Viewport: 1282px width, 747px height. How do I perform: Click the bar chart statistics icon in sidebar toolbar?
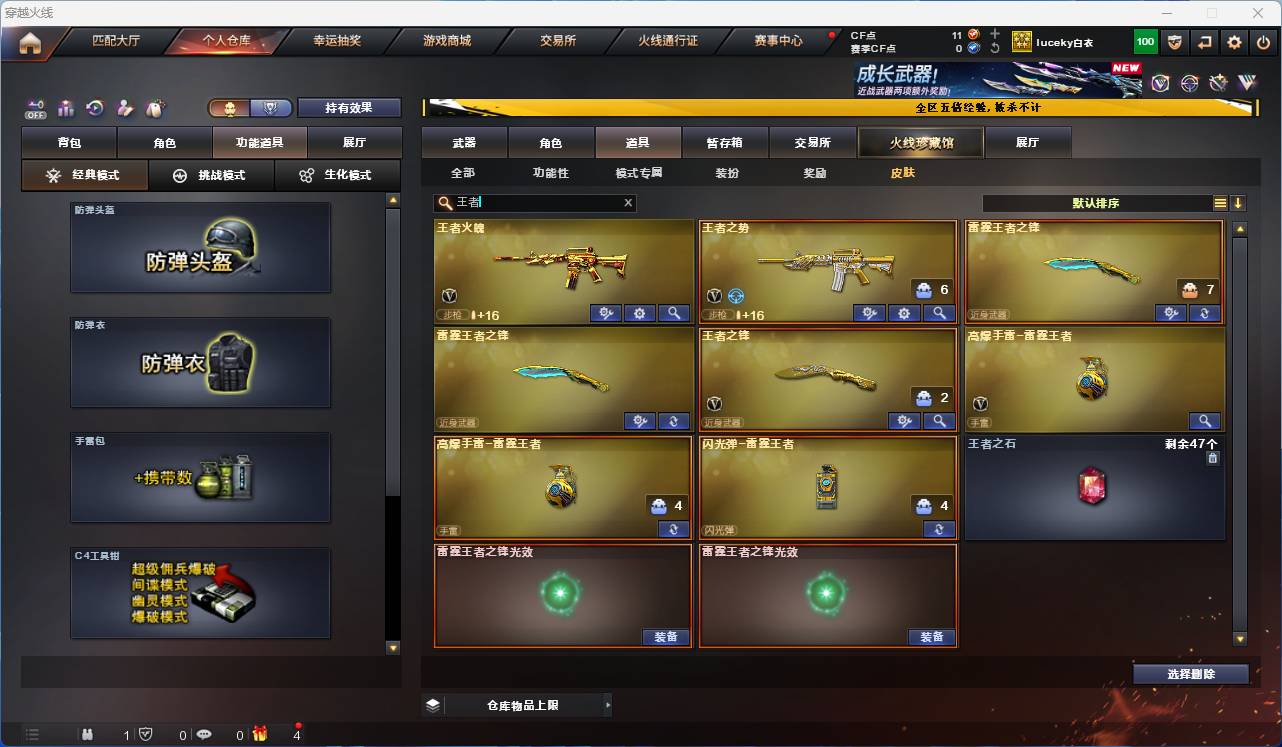click(65, 108)
